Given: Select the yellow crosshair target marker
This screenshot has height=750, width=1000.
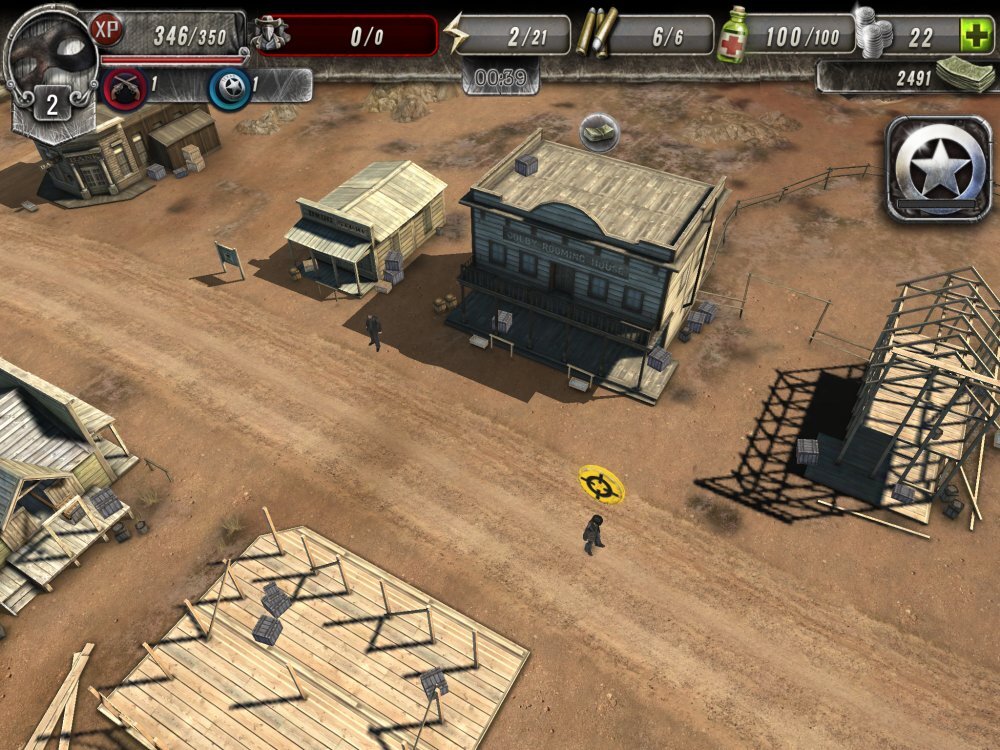Looking at the screenshot, I should (x=601, y=485).
